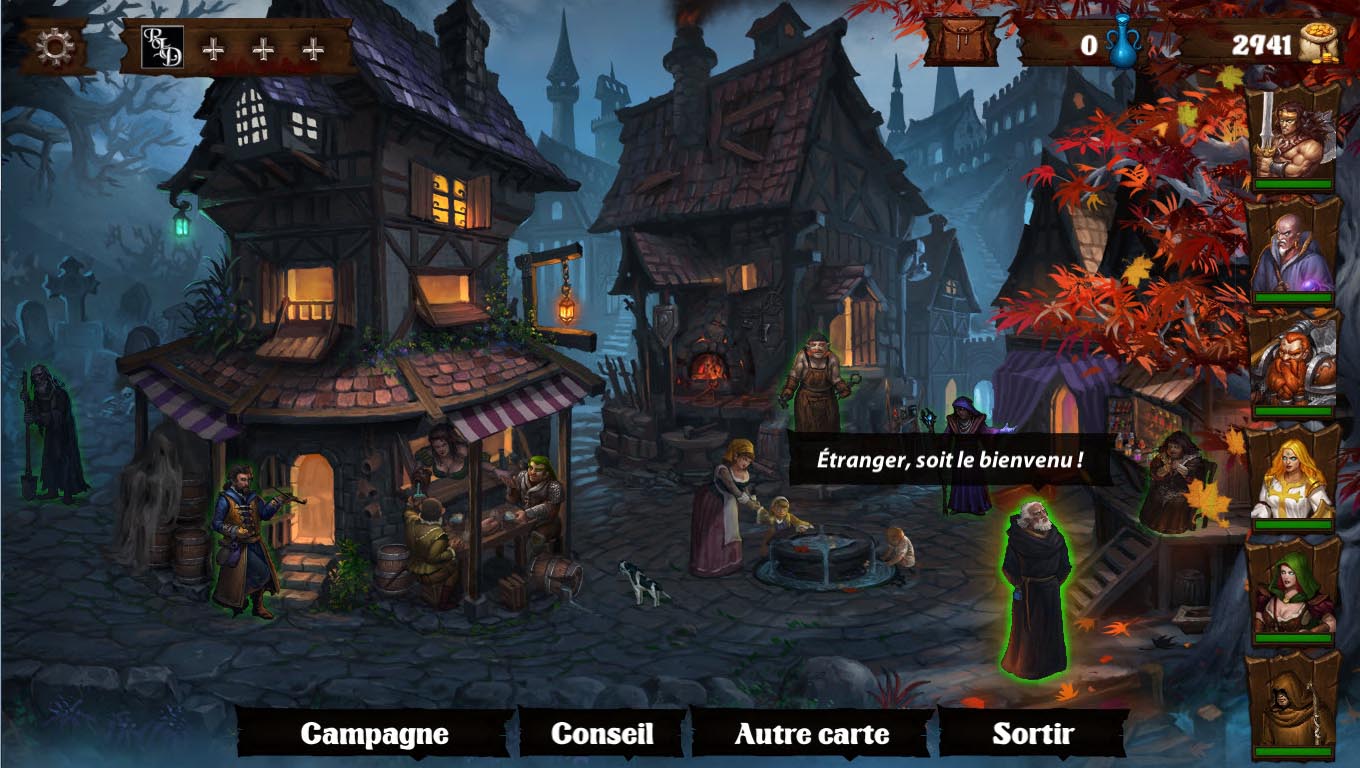Open the gear settings menu
Viewport: 1360px width, 768px height.
pos(55,47)
